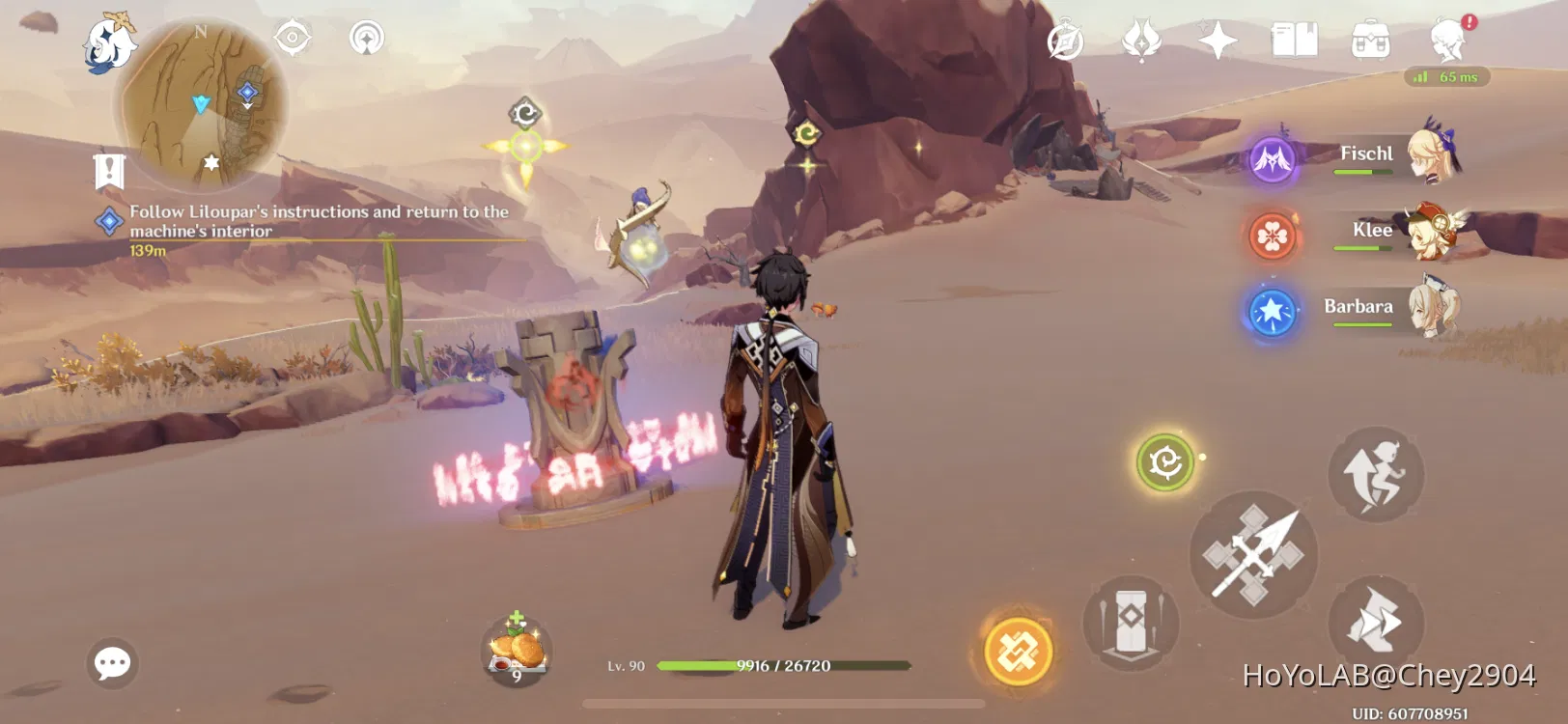Expand the chat panel speech bubble

[x=113, y=662]
